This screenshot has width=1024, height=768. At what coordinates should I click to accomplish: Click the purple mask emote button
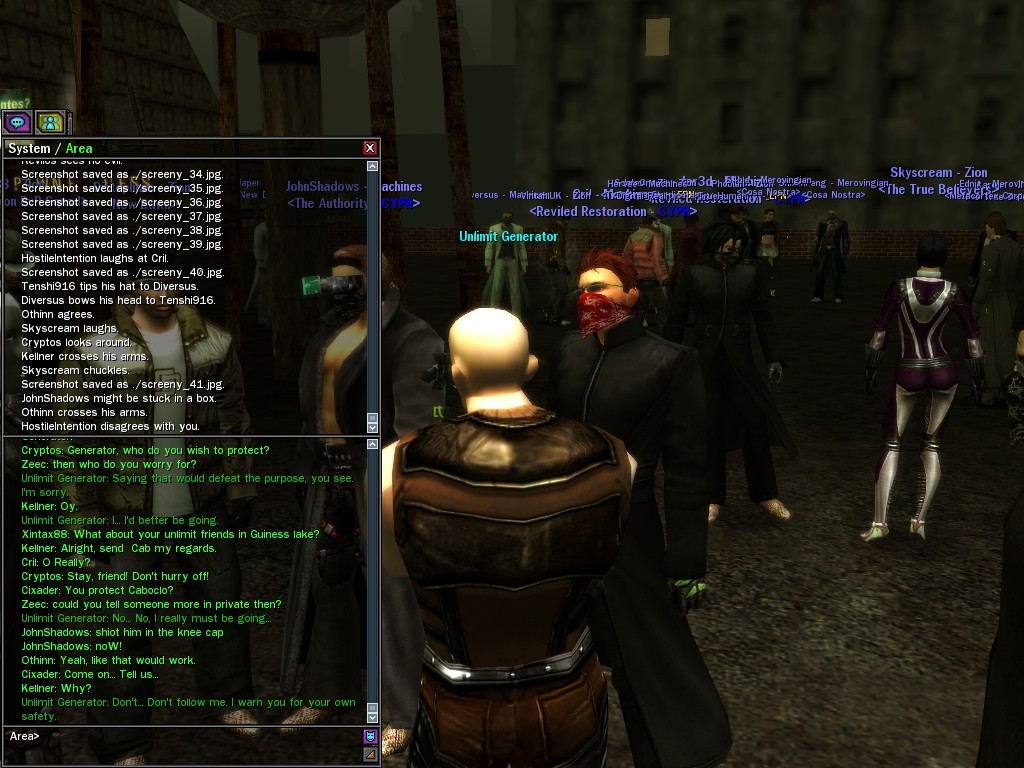coord(370,737)
